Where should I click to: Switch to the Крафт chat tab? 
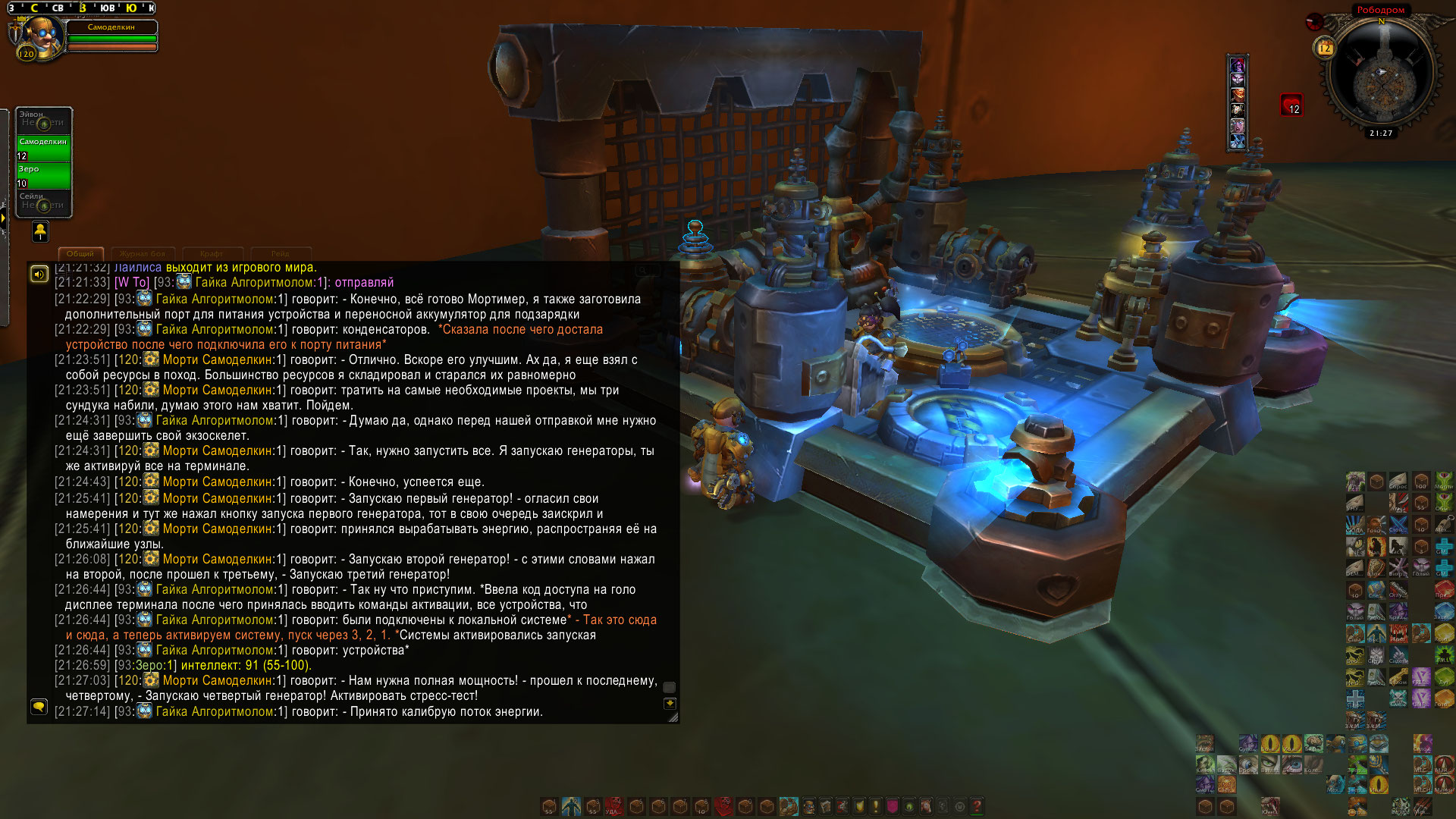(212, 254)
